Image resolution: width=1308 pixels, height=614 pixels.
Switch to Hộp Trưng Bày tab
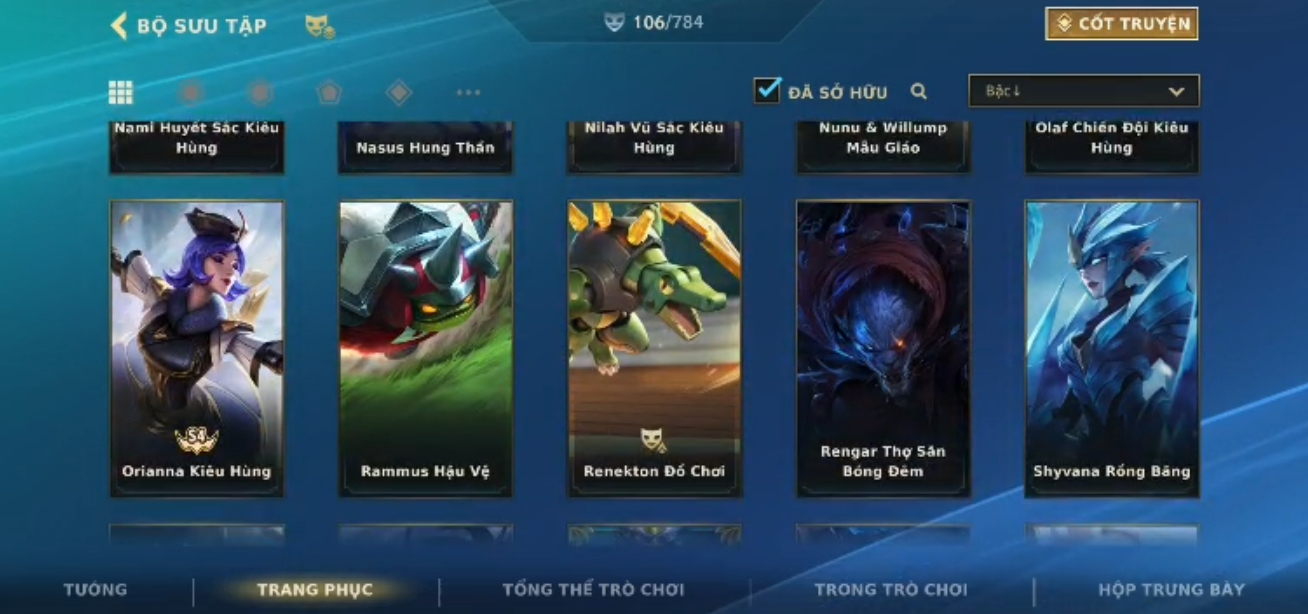coord(1171,590)
